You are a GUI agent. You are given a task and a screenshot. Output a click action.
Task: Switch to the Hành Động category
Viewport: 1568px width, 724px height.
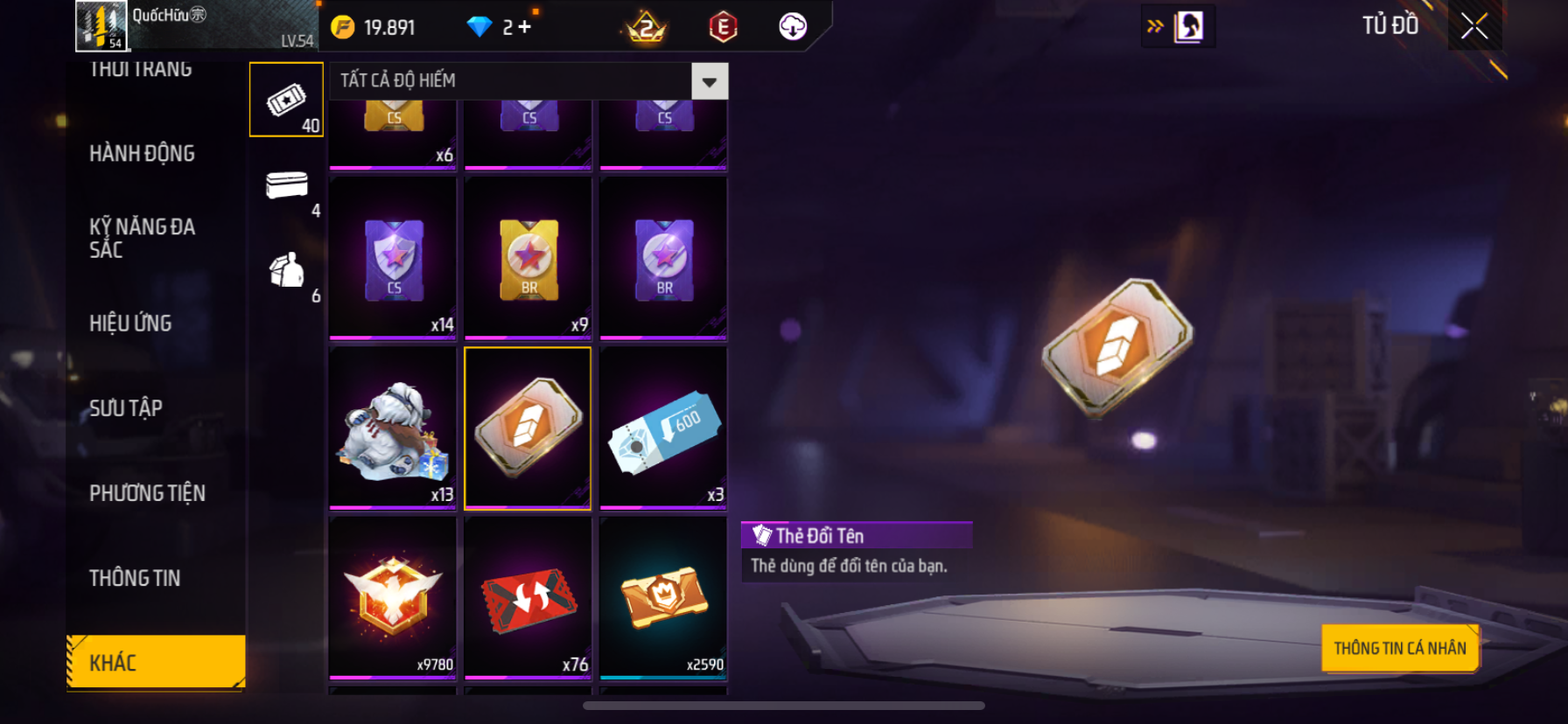point(142,154)
